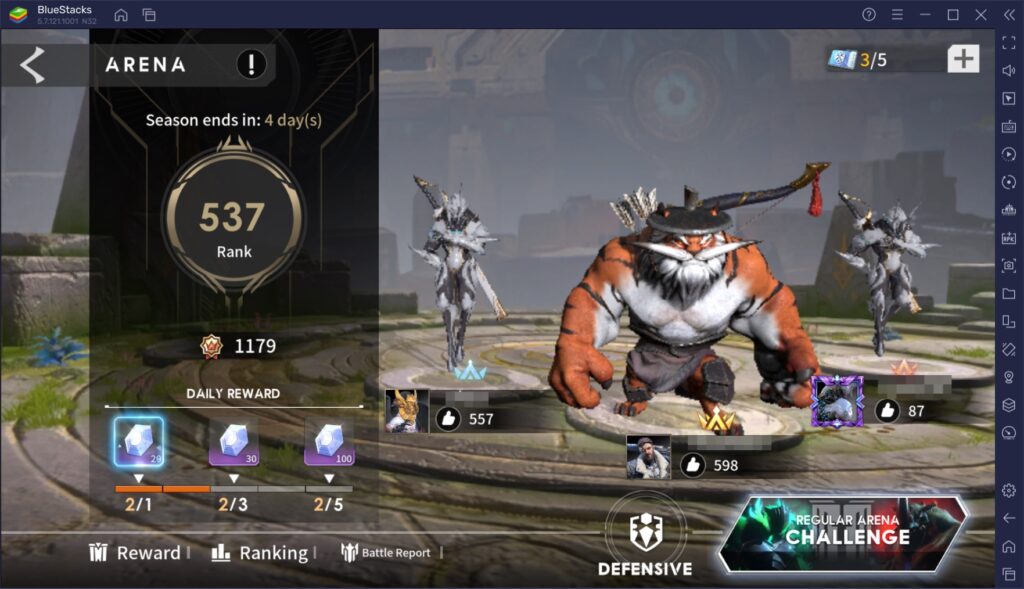
Task: View the golden armored player portrait
Action: pyautogui.click(x=407, y=411)
